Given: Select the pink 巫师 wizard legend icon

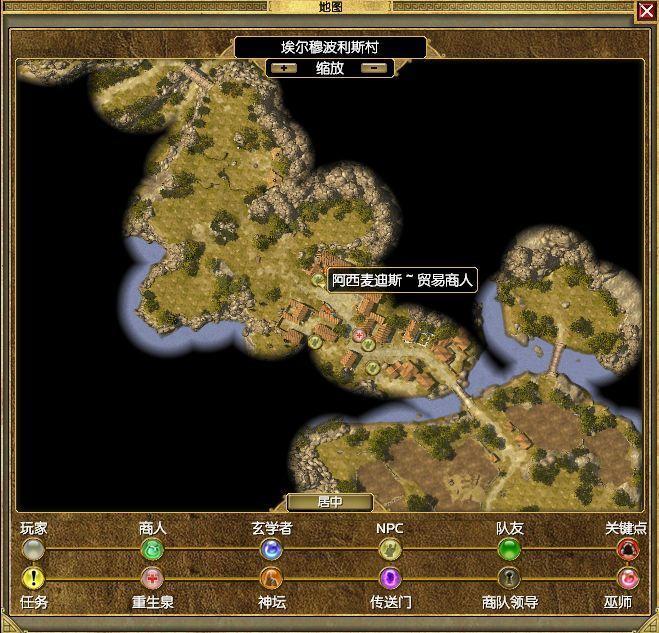Looking at the screenshot, I should pyautogui.click(x=627, y=578).
